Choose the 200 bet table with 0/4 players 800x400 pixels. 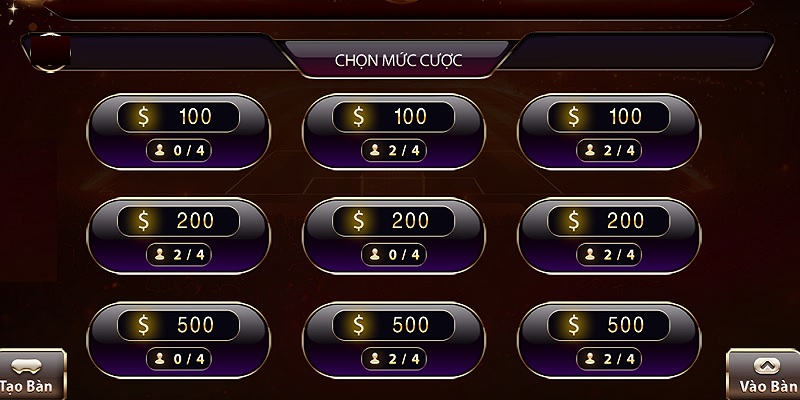(394, 237)
